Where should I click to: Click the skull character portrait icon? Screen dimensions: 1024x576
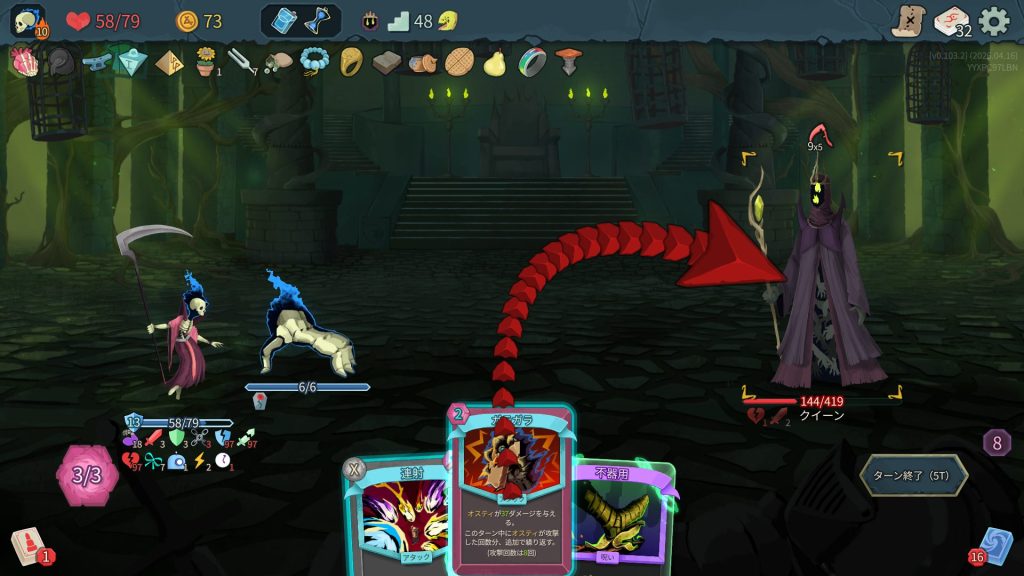[27, 21]
